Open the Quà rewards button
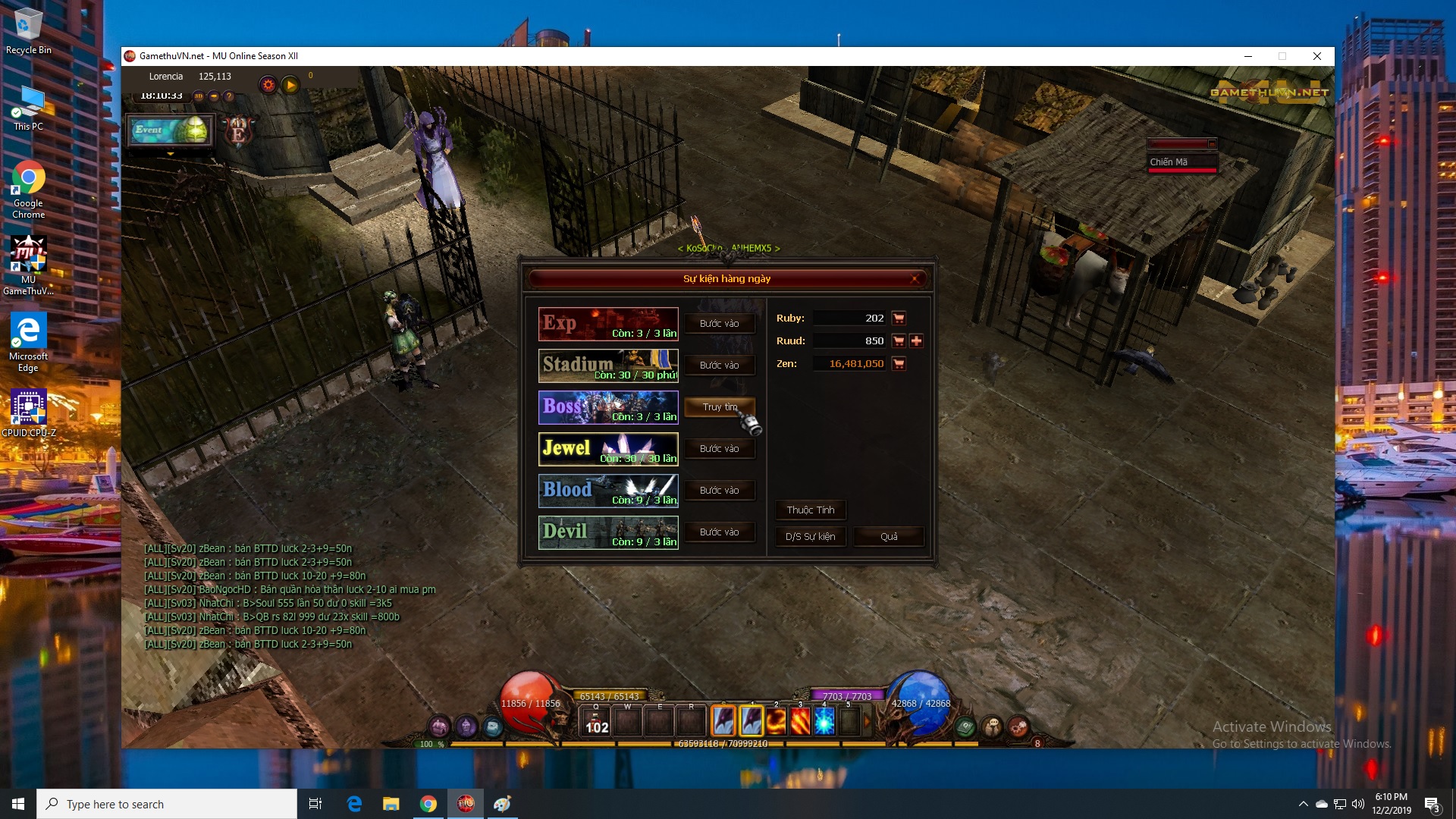1456x819 pixels. click(x=889, y=537)
